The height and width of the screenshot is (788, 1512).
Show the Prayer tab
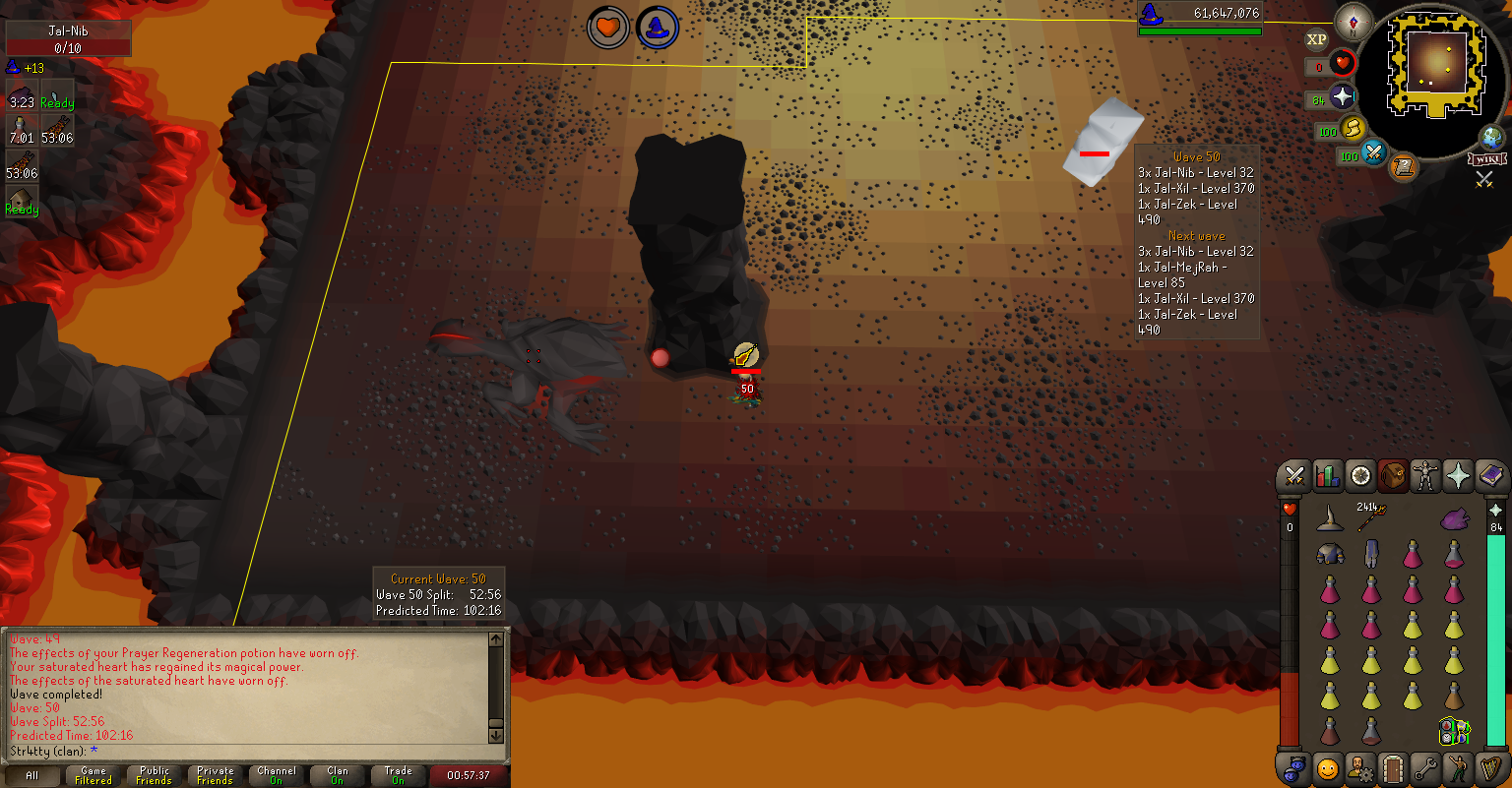(x=1457, y=477)
